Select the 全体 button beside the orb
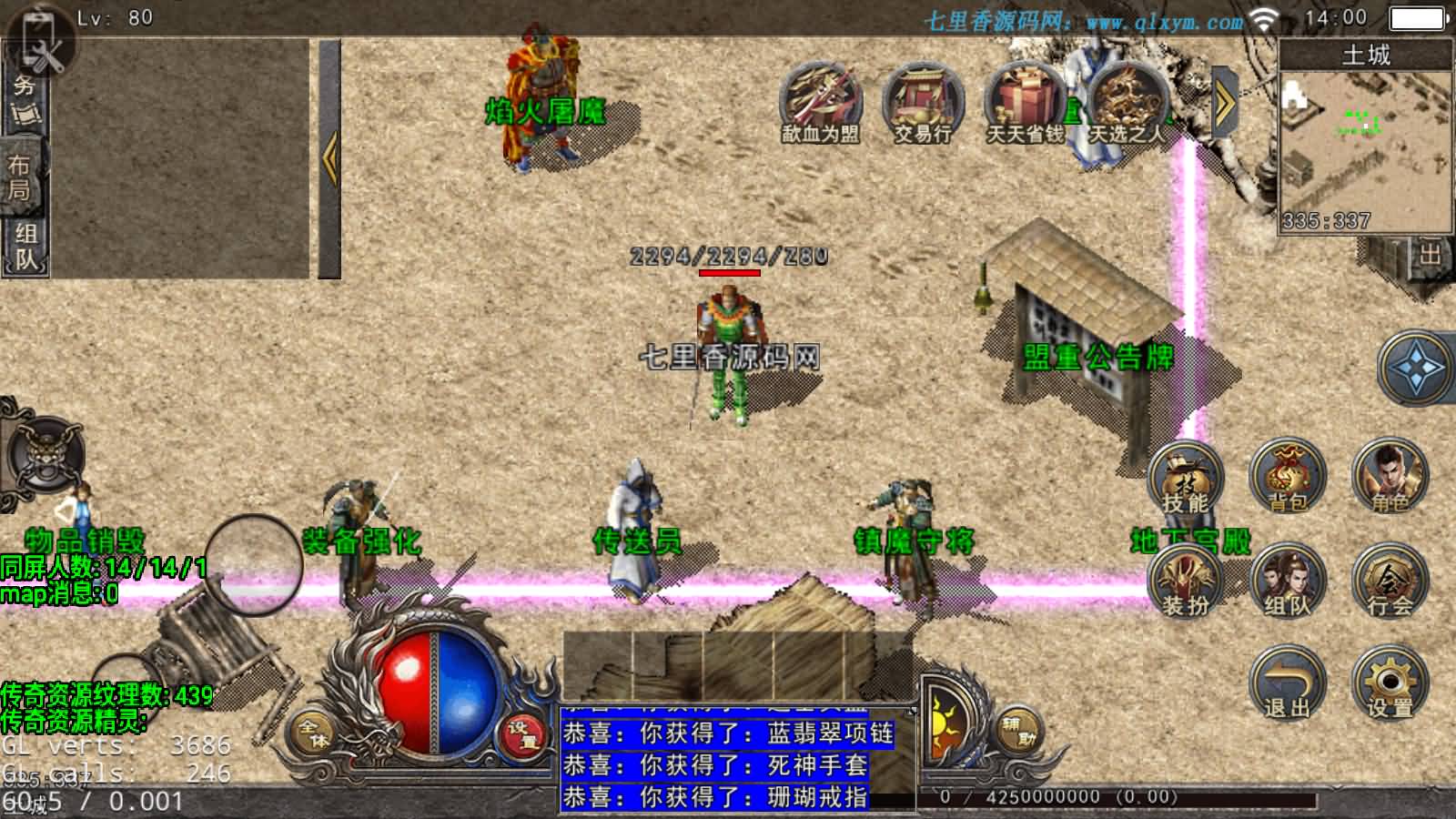 (x=314, y=733)
